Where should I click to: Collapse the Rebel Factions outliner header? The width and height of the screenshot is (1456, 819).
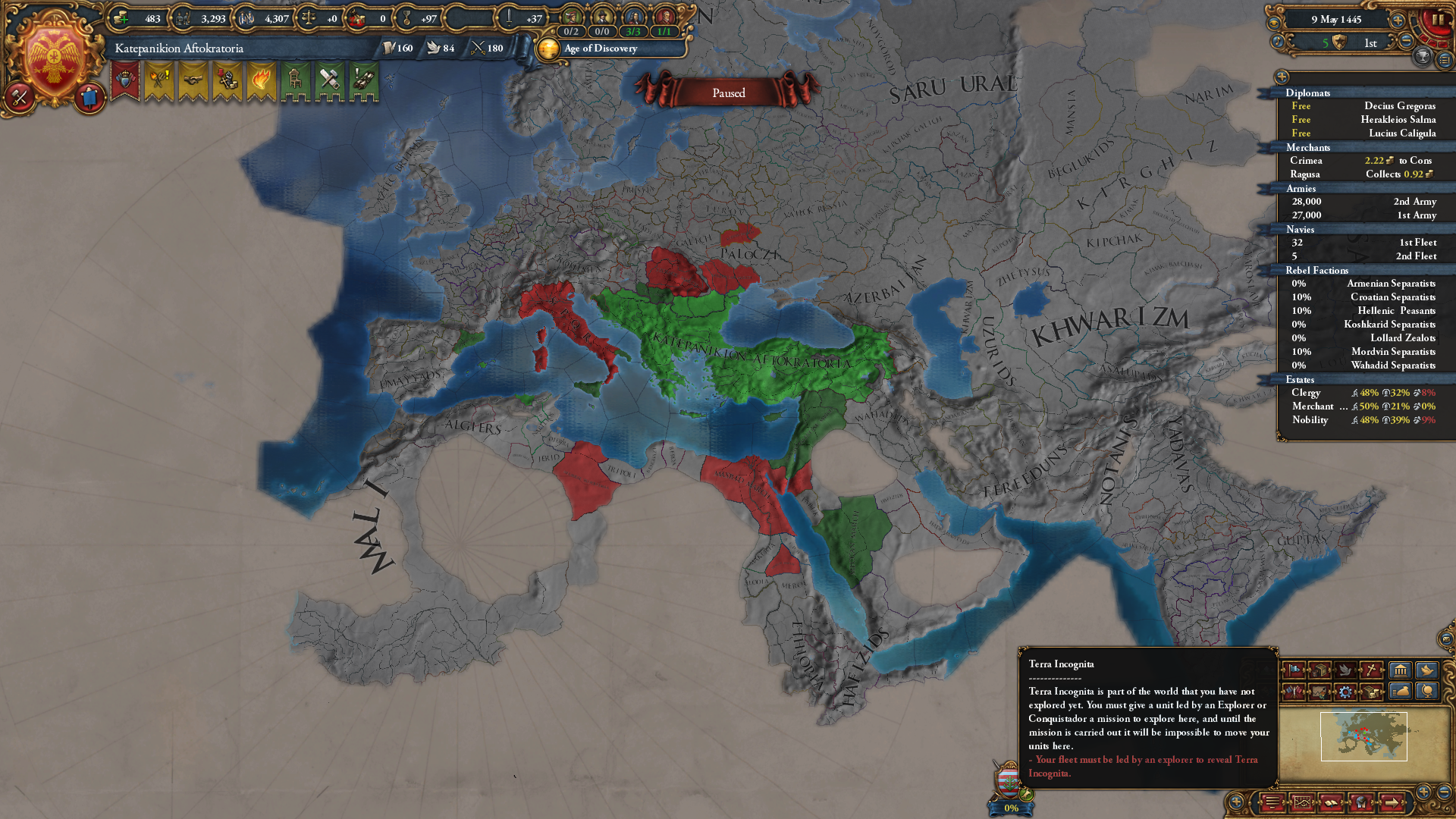(x=1318, y=270)
